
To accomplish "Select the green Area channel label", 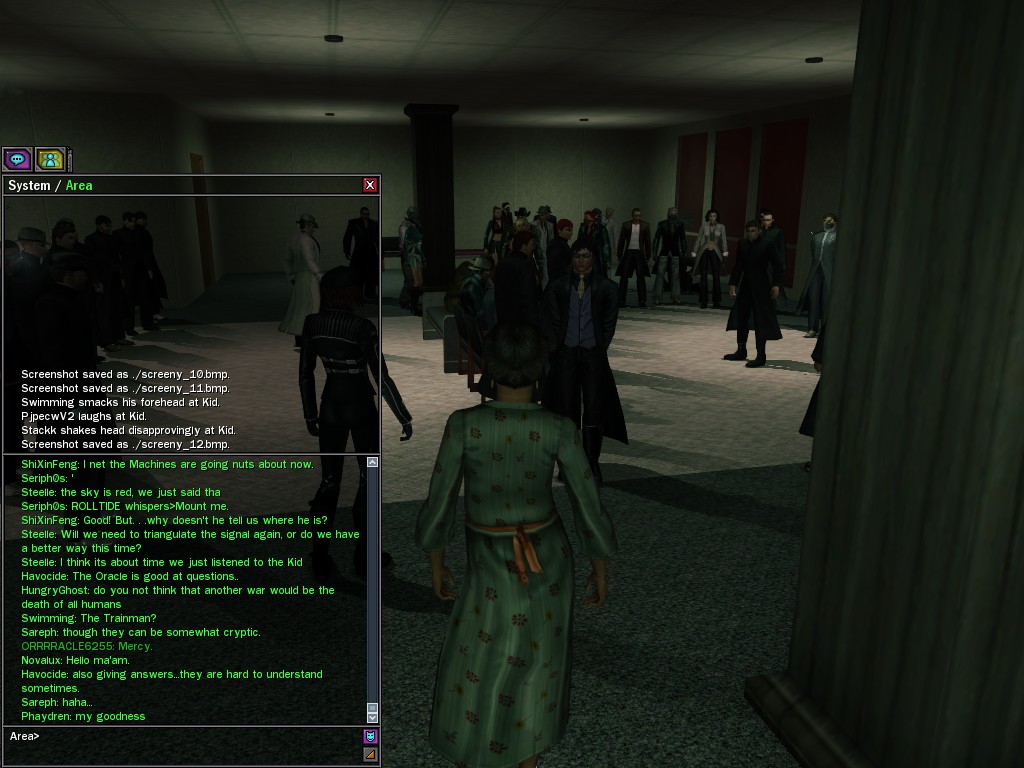I will click(x=79, y=185).
